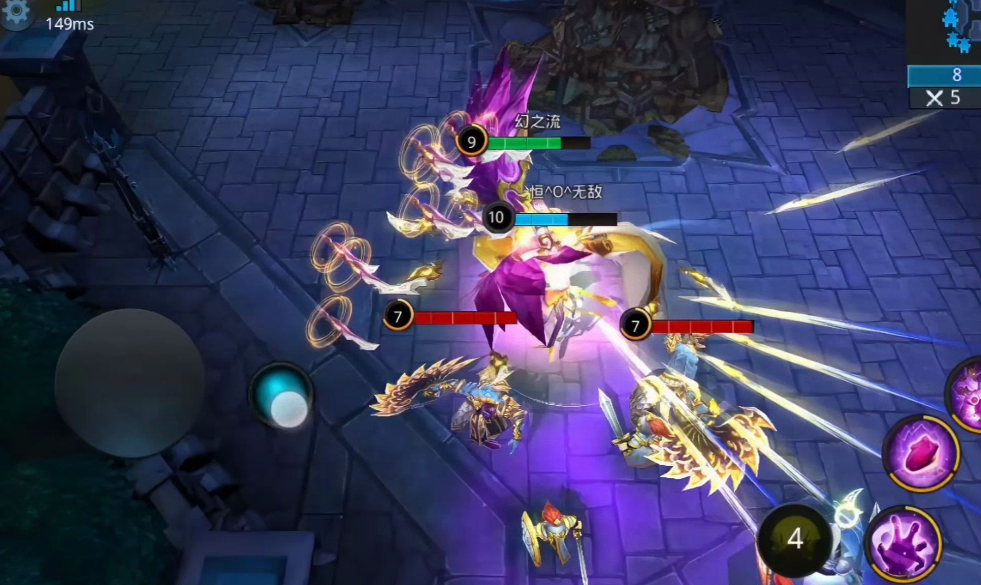Click the large gray movement joystick pad

pyautogui.click(x=130, y=383)
